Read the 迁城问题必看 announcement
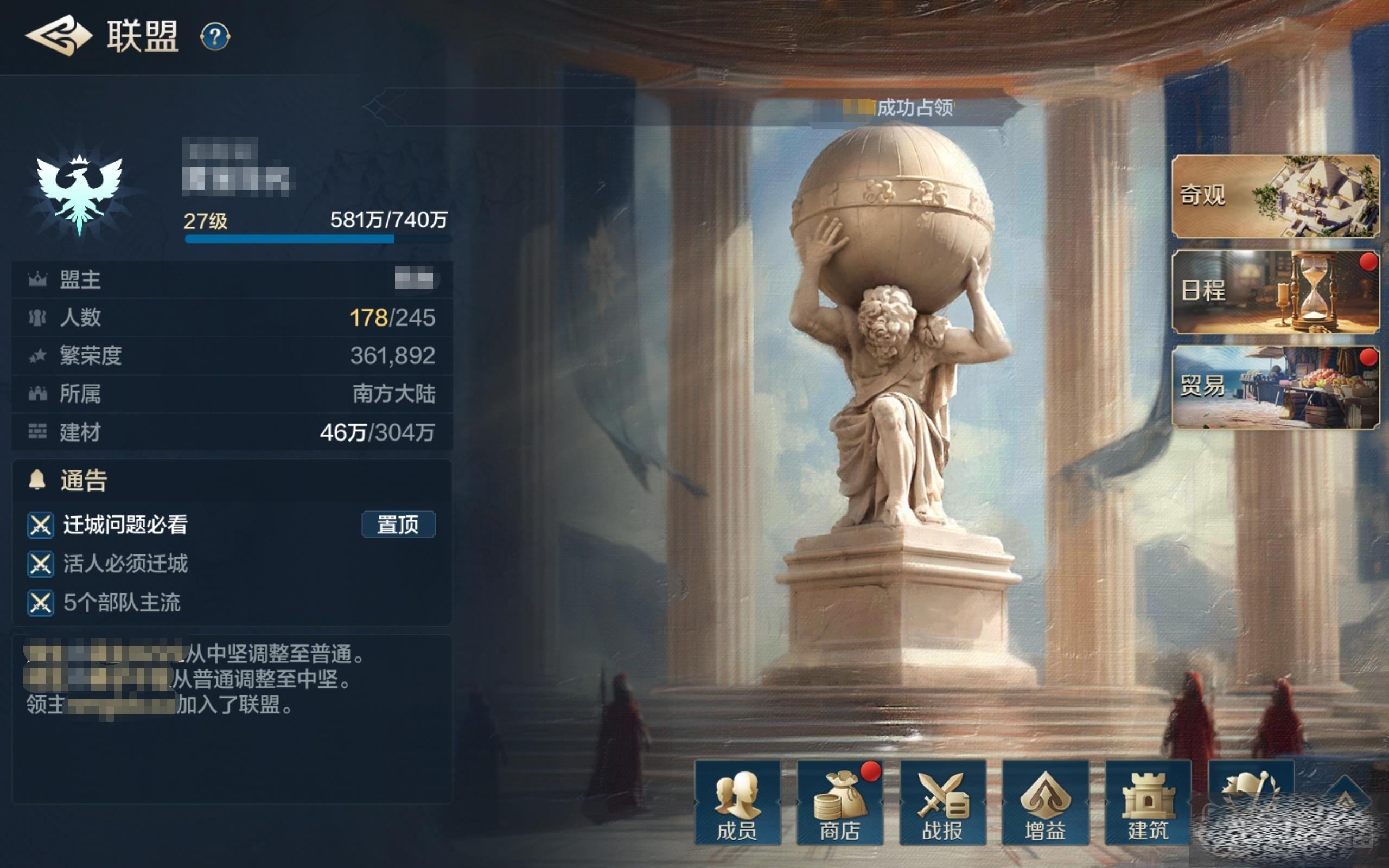Image resolution: width=1389 pixels, height=868 pixels. 125,525
